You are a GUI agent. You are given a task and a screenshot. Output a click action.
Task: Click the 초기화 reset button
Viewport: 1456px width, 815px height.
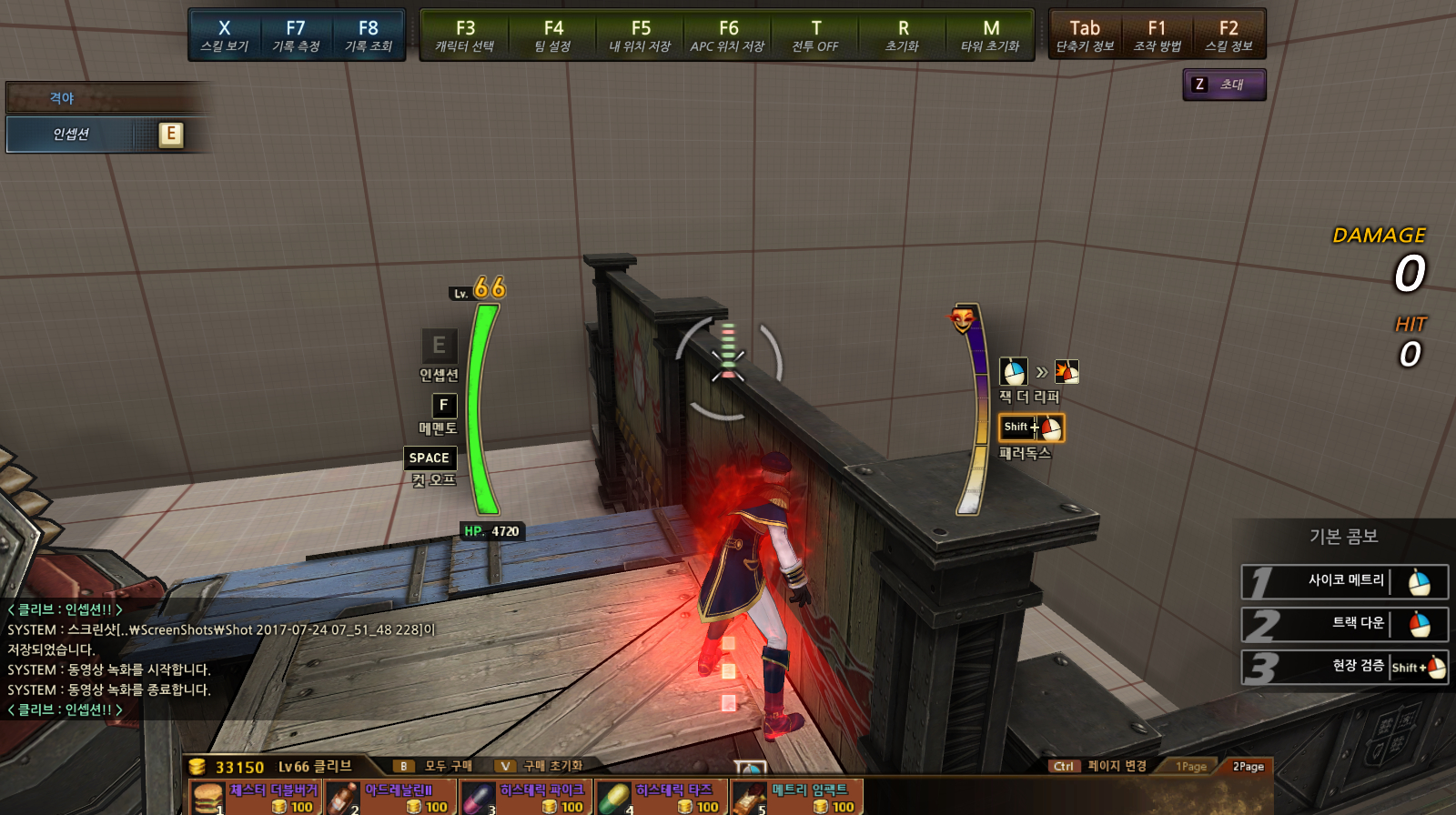click(x=903, y=35)
